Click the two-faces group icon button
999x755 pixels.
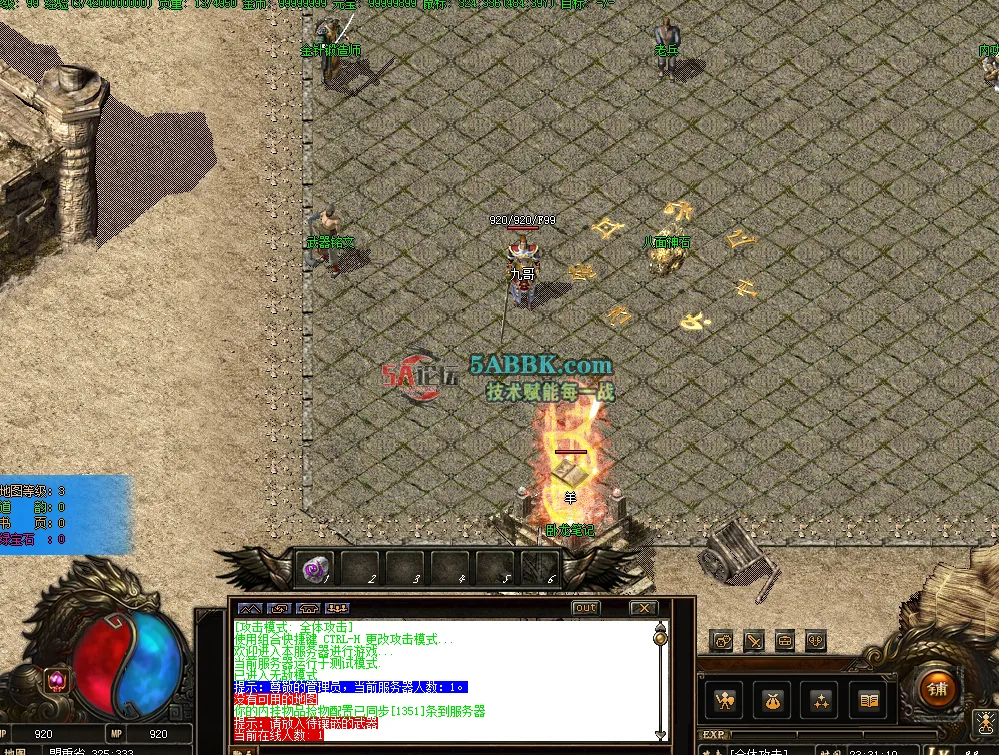tap(816, 640)
